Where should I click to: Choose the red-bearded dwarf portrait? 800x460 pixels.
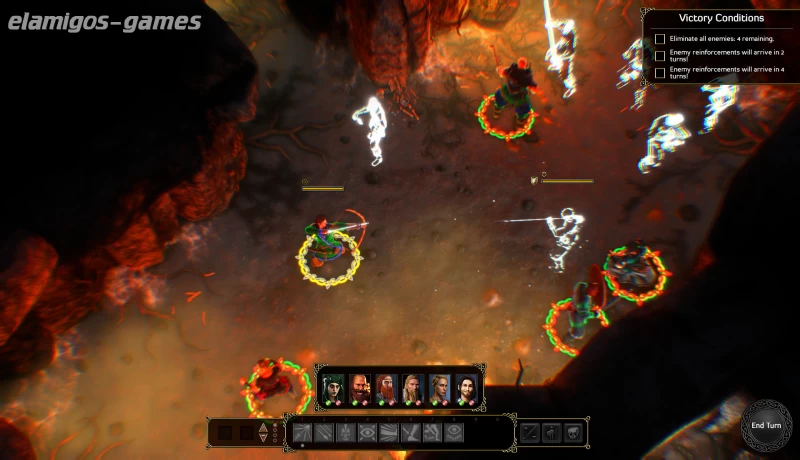tap(387, 389)
